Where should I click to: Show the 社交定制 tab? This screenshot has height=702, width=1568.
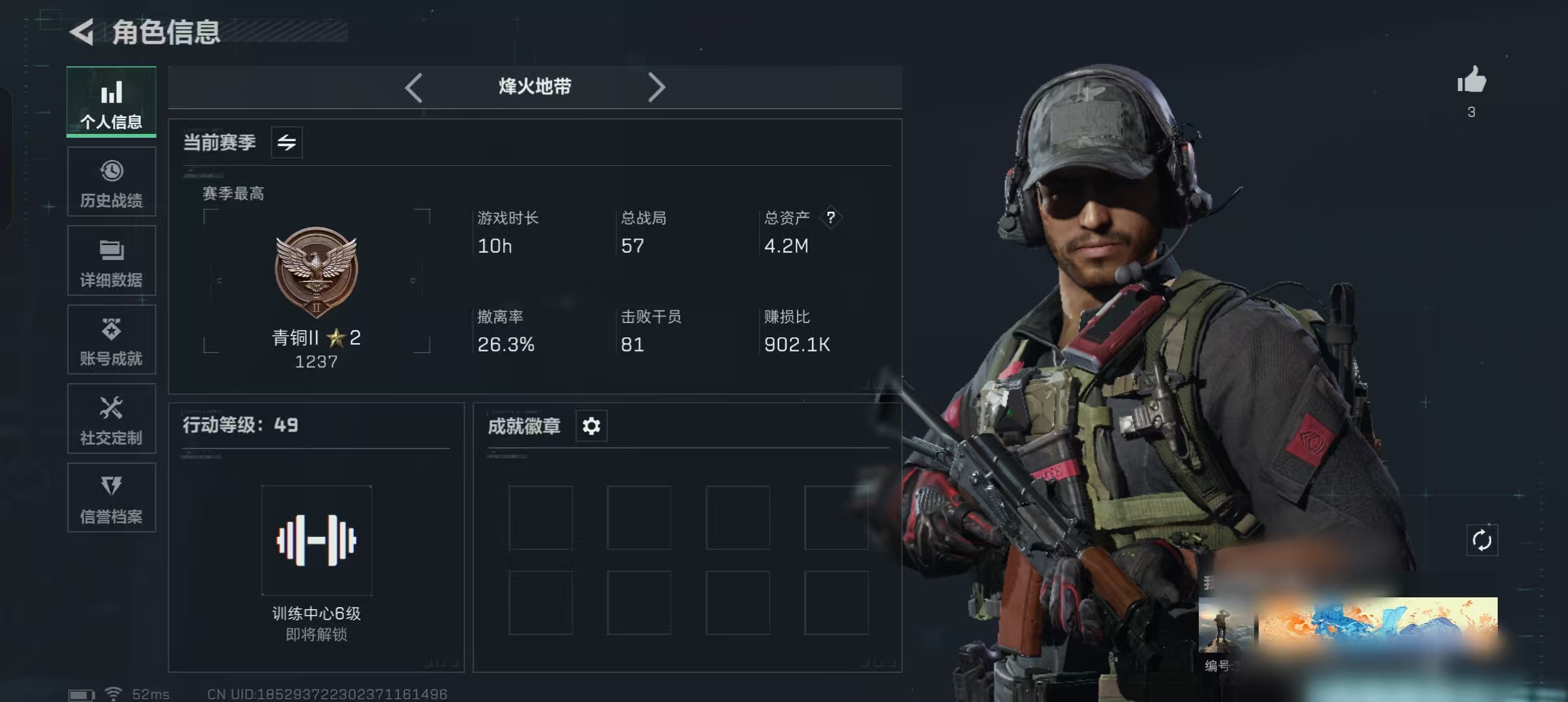tap(111, 419)
